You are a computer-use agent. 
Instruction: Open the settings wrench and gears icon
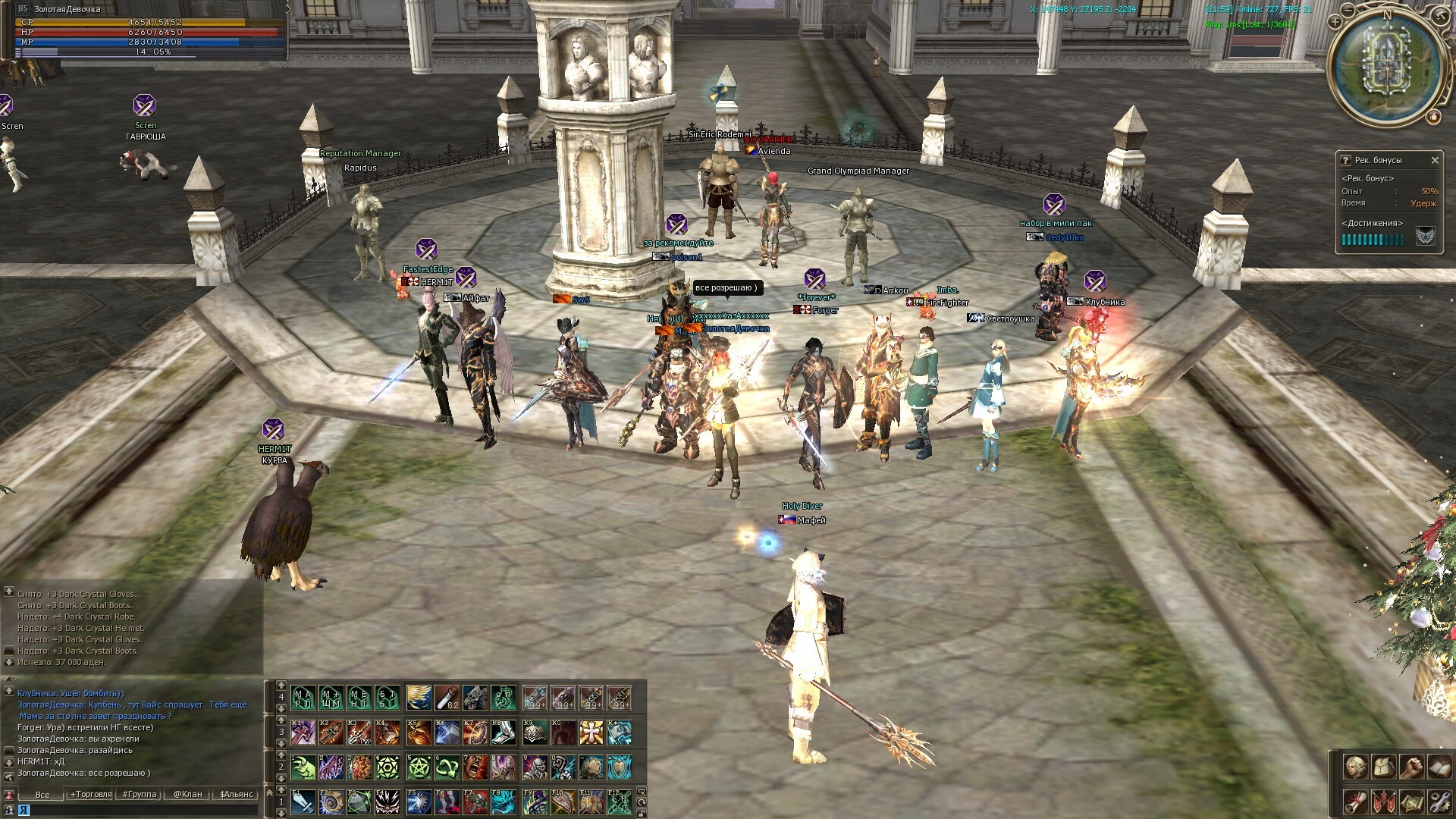pos(1439,802)
